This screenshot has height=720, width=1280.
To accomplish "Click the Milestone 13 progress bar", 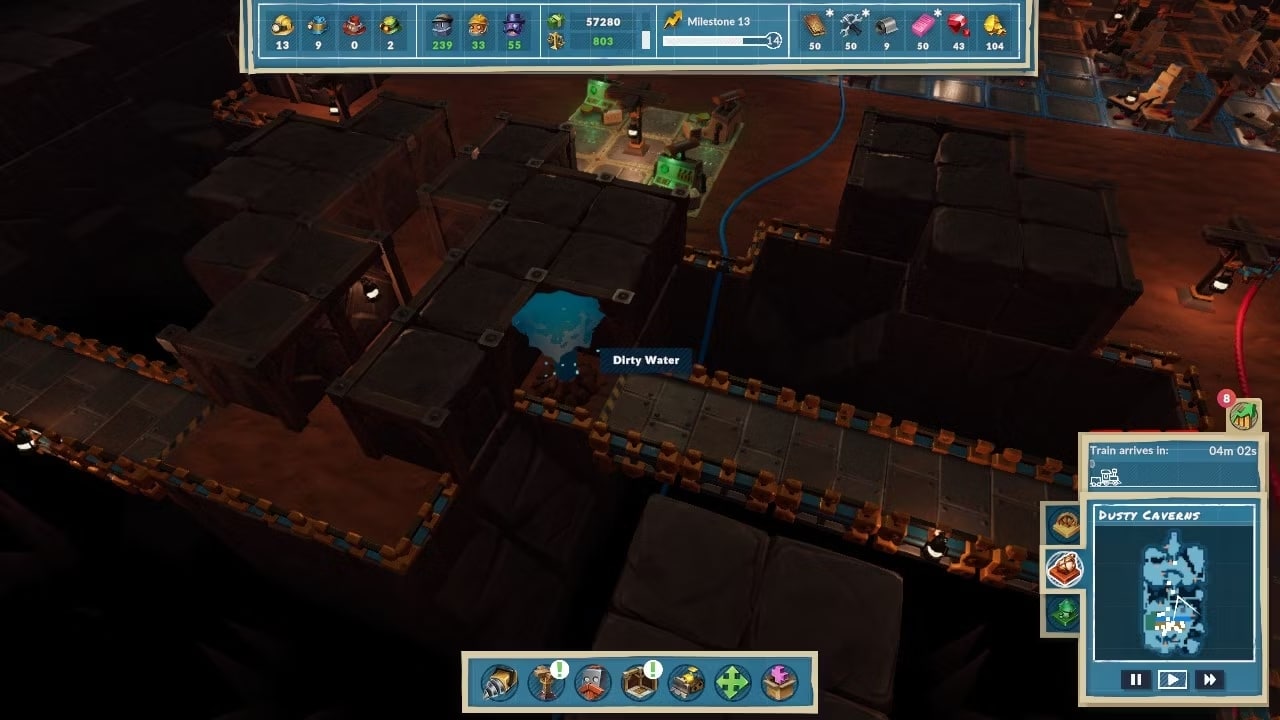I will pos(716,40).
